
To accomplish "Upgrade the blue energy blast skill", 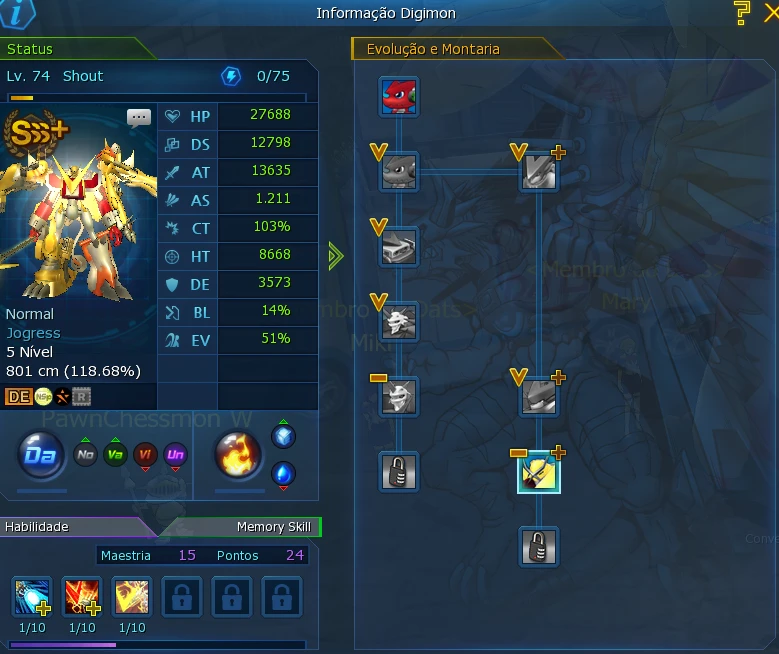I will tap(31, 597).
